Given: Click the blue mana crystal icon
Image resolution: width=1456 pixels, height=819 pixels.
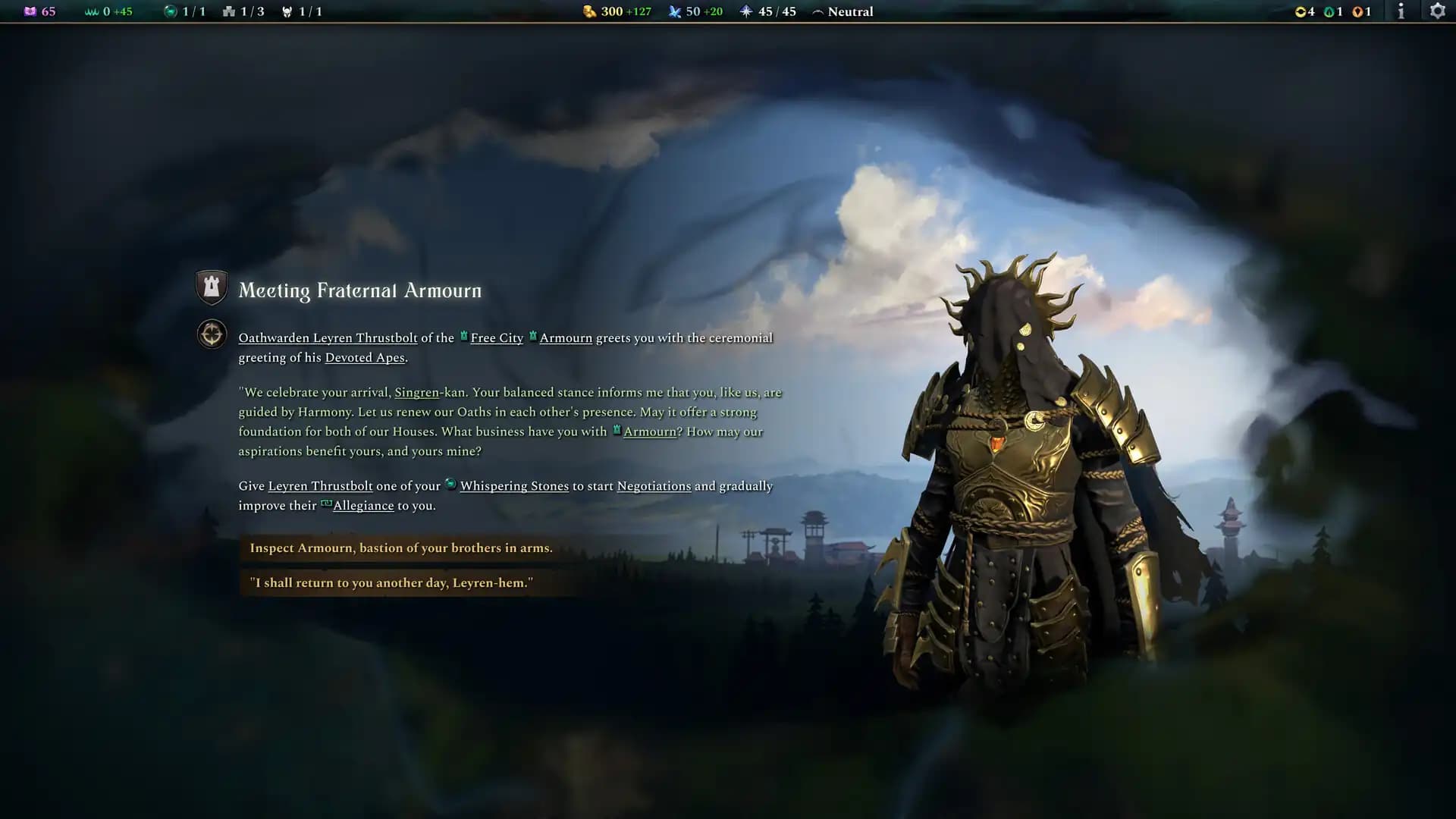Looking at the screenshot, I should tap(675, 11).
